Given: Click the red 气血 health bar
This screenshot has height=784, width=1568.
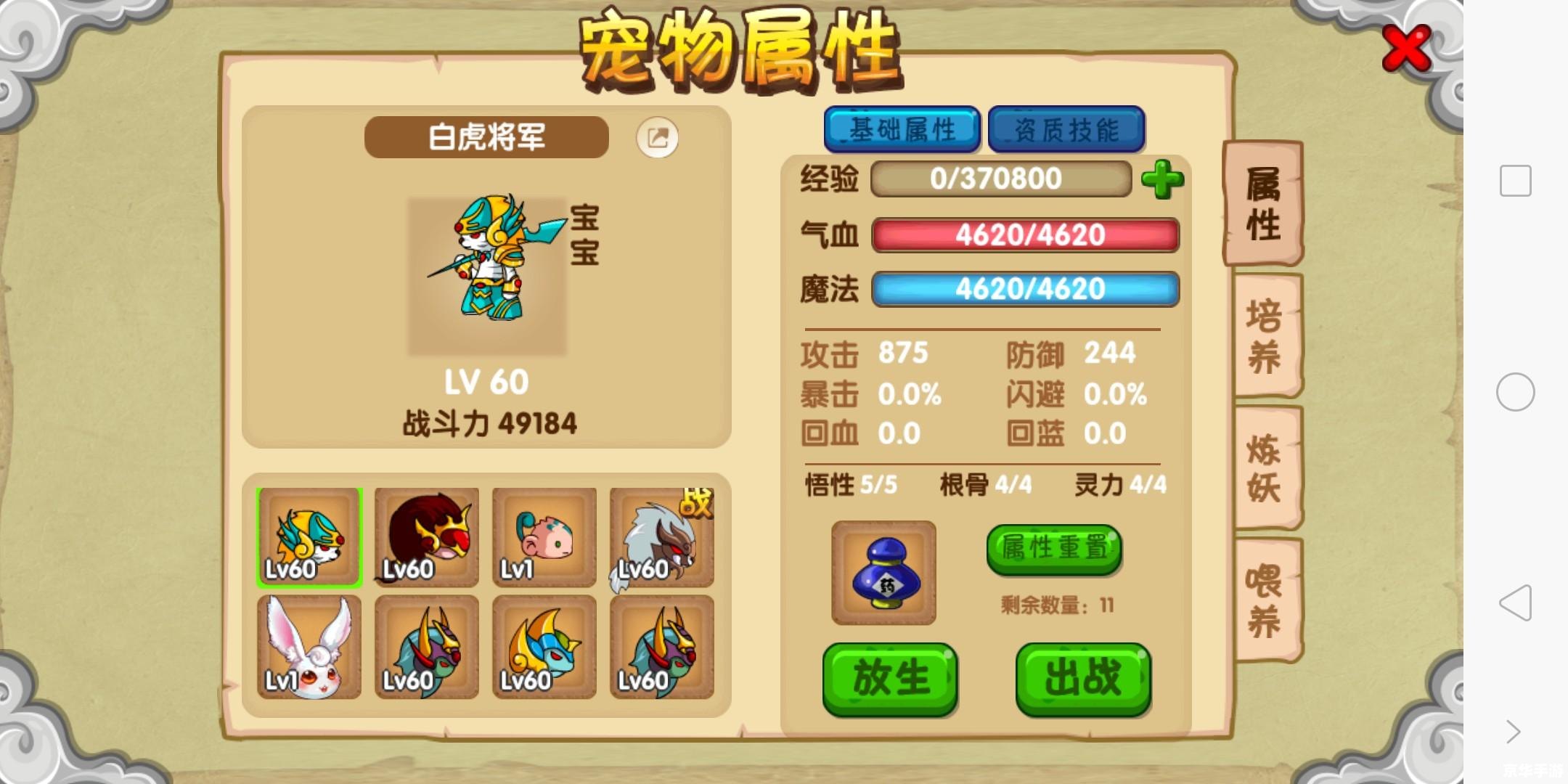Looking at the screenshot, I should (x=1024, y=234).
